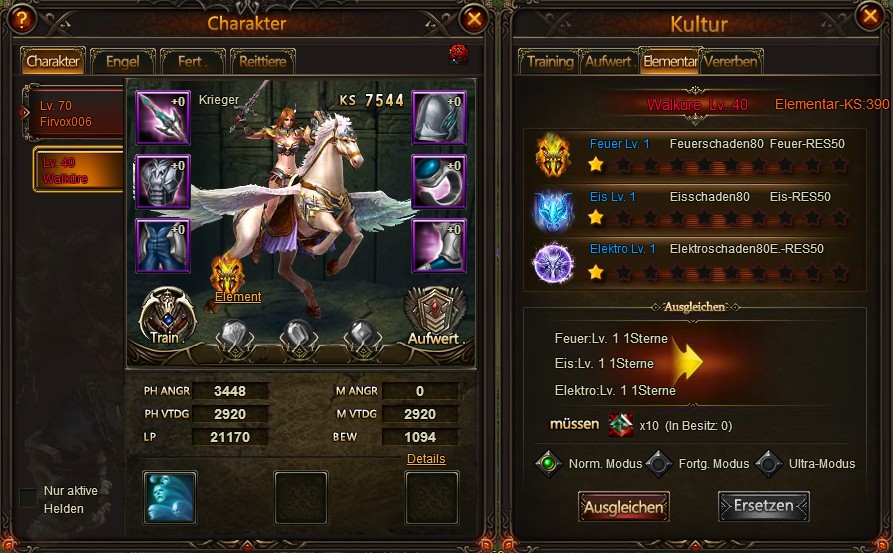This screenshot has height=553, width=893.
Task: Open the Element link under the flame icon
Action: 238,297
